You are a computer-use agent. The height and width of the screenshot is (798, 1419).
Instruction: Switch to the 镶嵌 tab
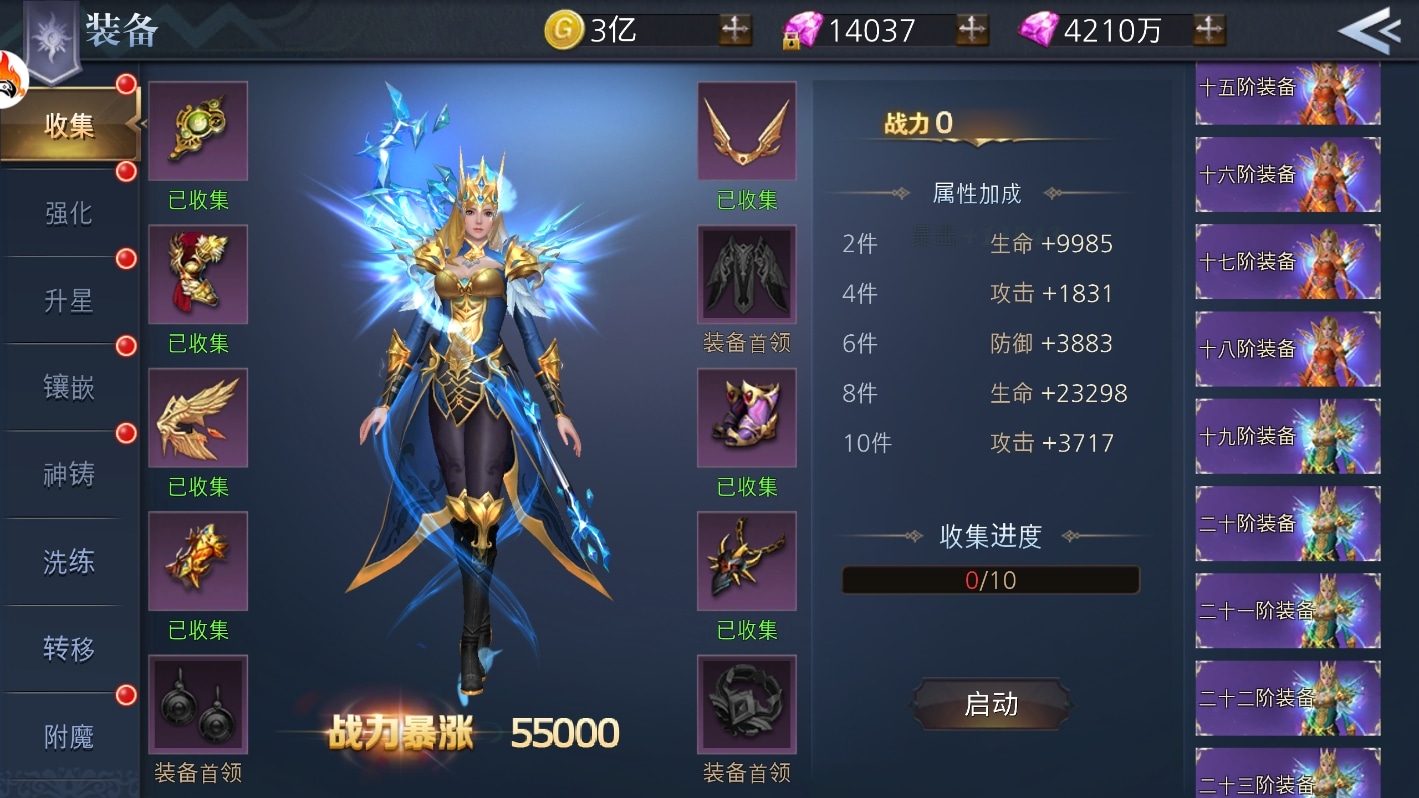pyautogui.click(x=70, y=388)
